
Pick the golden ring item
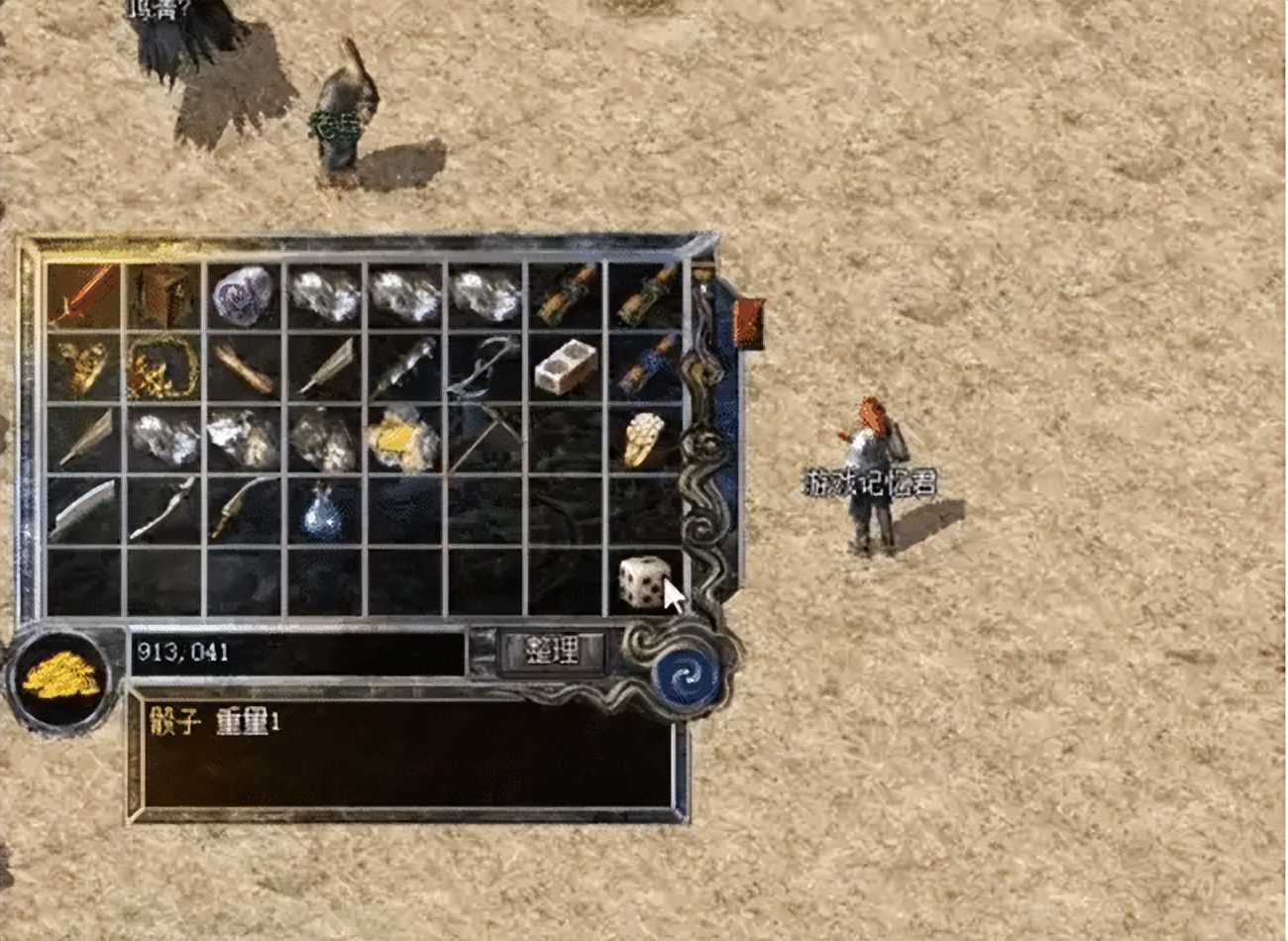pyautogui.click(x=643, y=439)
